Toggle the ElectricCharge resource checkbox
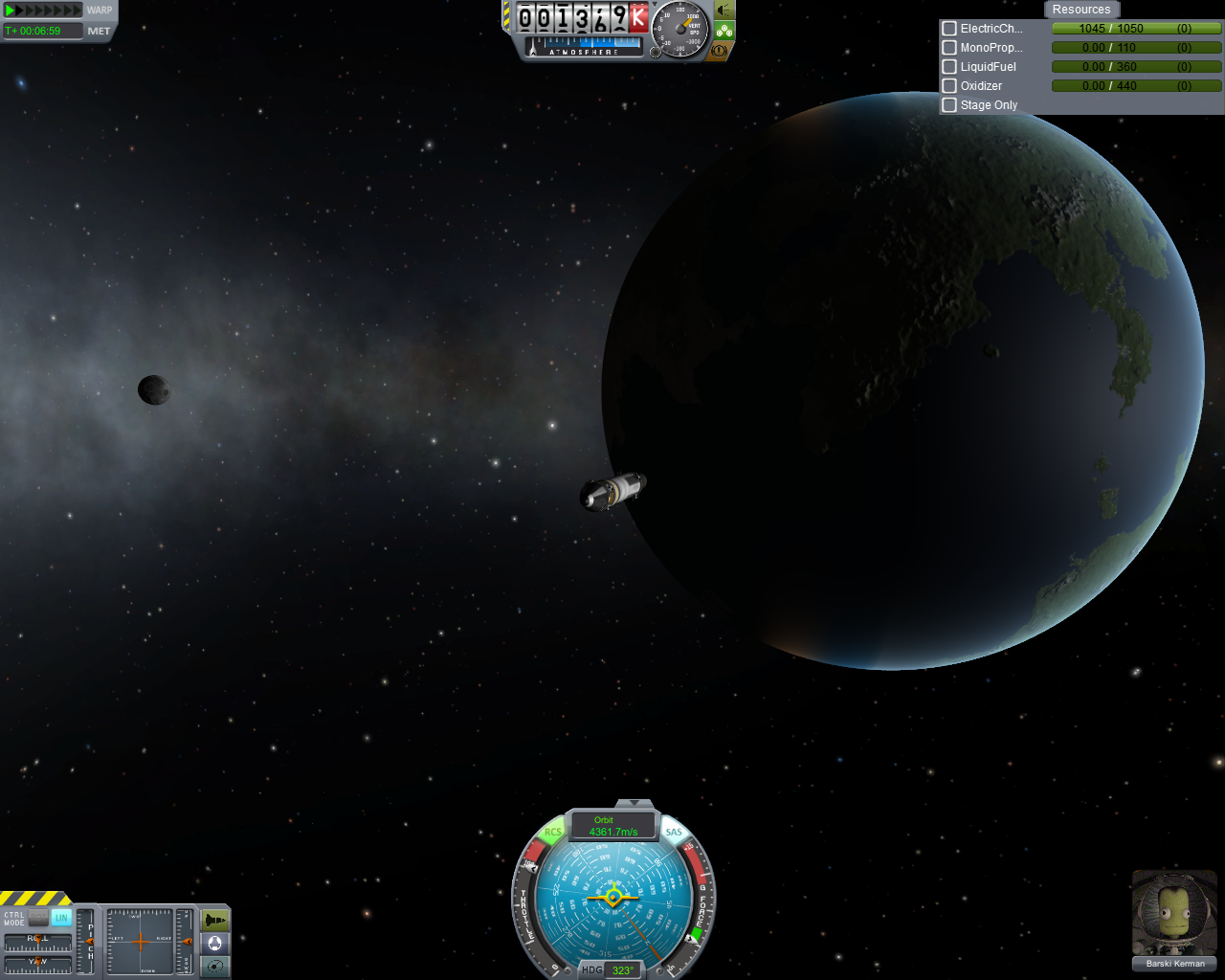Viewport: 1225px width, 980px height. pyautogui.click(x=949, y=29)
